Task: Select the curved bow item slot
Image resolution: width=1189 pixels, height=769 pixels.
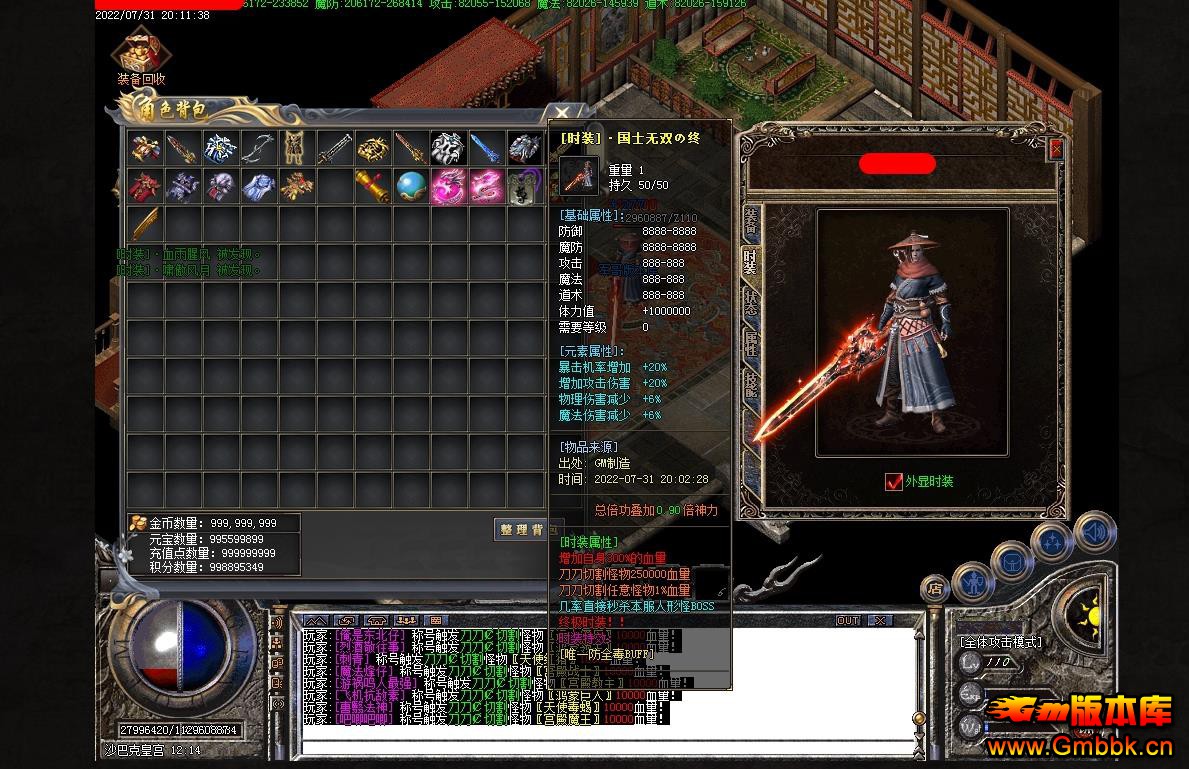Action: pos(258,148)
